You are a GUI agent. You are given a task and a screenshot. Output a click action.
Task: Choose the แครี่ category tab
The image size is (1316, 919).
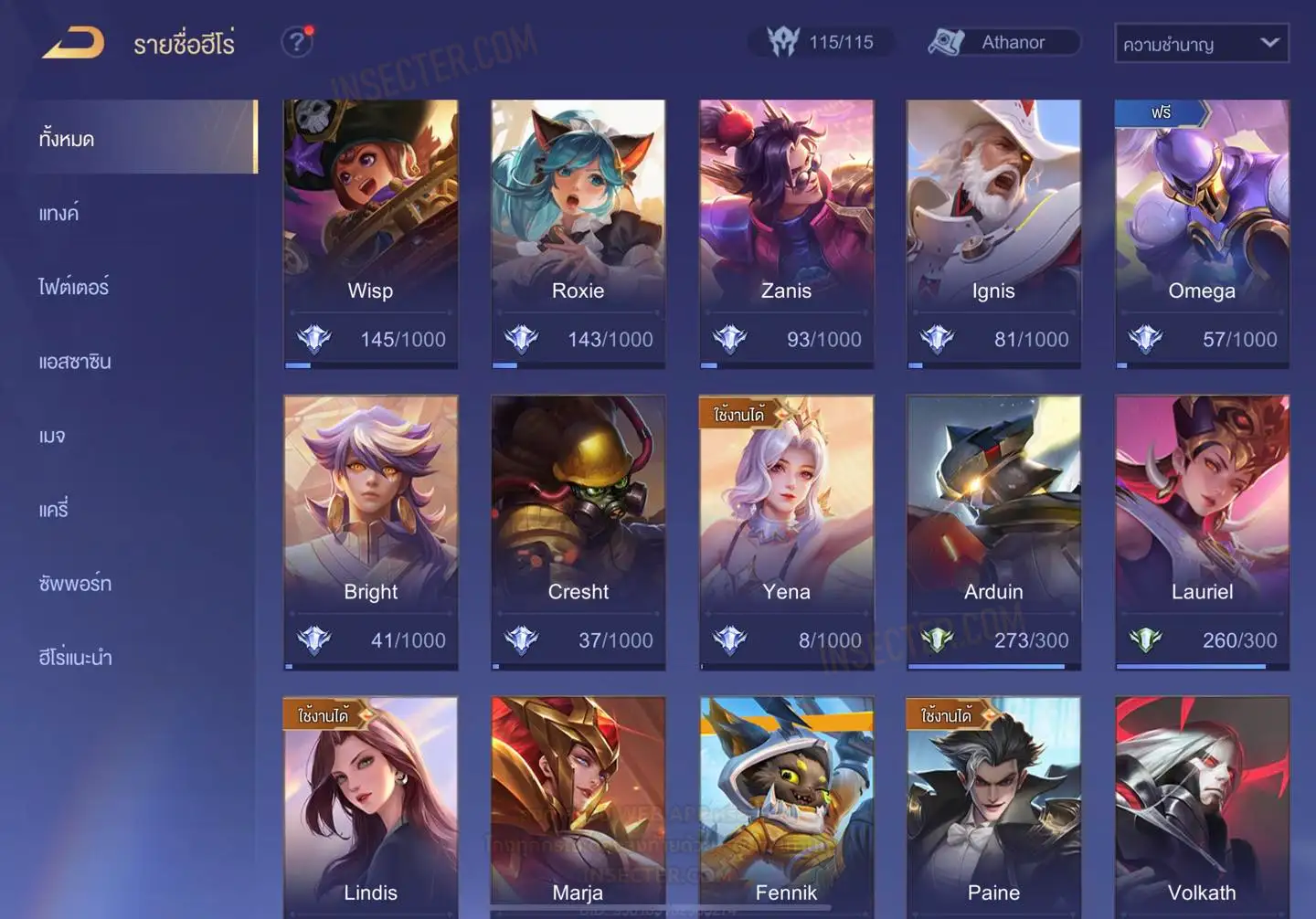[54, 510]
